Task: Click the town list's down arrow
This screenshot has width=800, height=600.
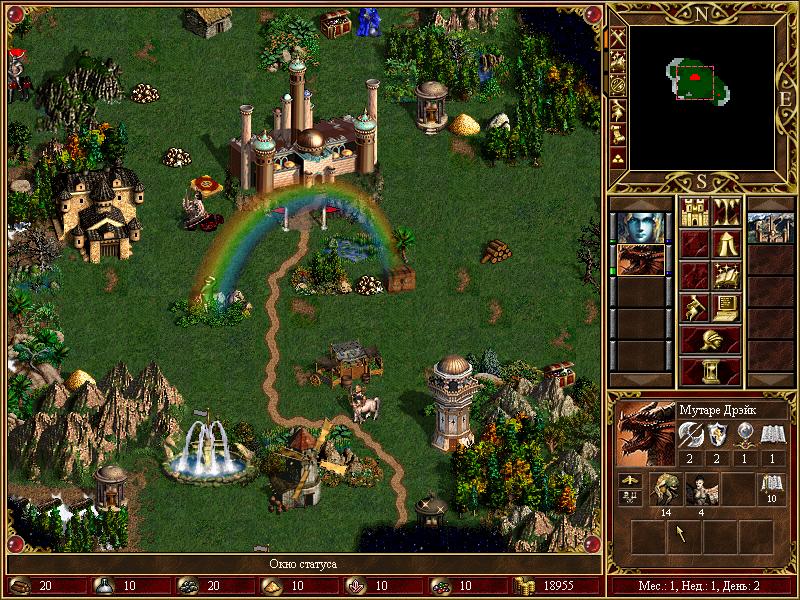Action: tap(771, 378)
